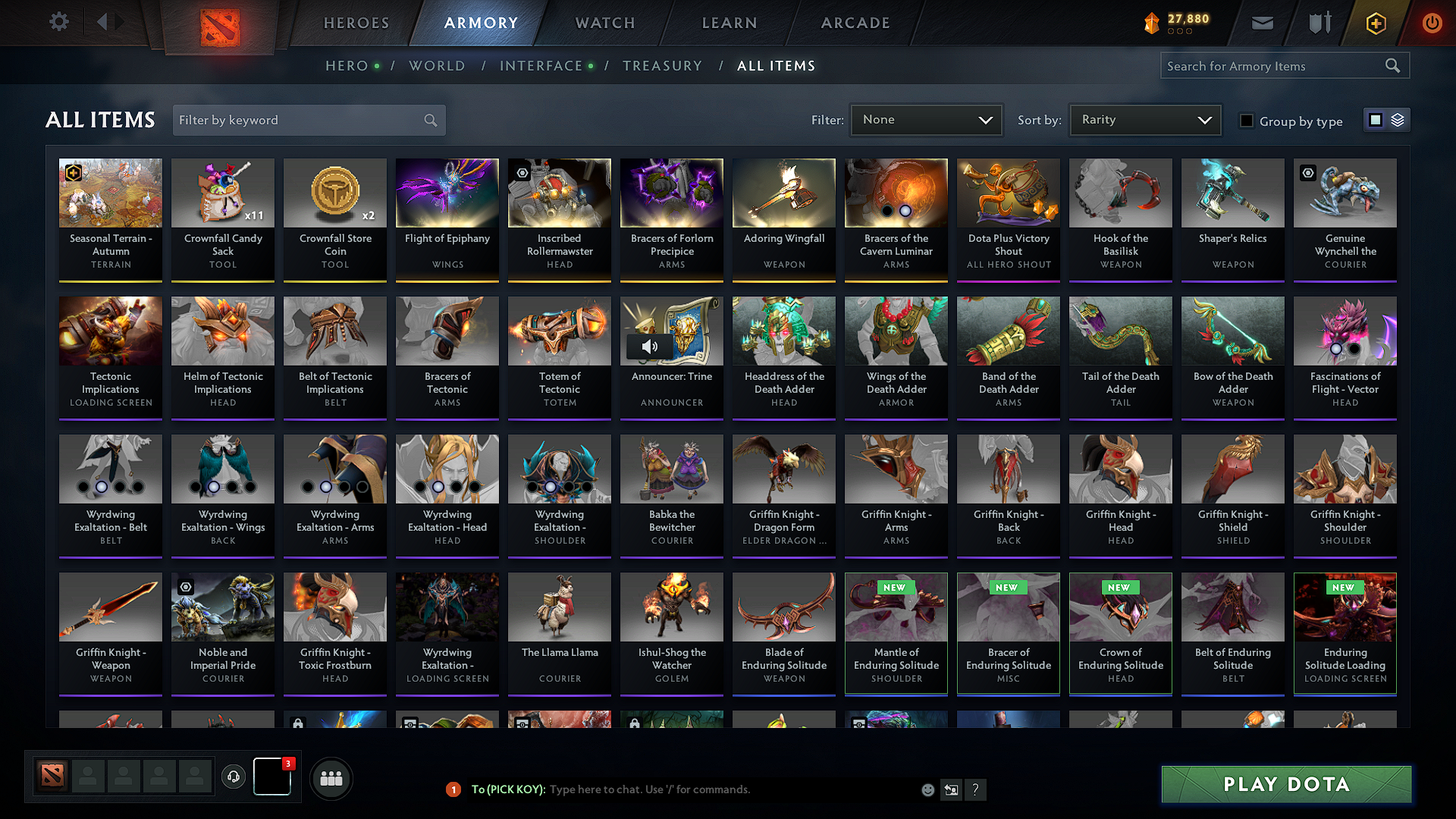Expand the Announcer: Trine audio preview
The image size is (1456, 819).
click(x=651, y=347)
